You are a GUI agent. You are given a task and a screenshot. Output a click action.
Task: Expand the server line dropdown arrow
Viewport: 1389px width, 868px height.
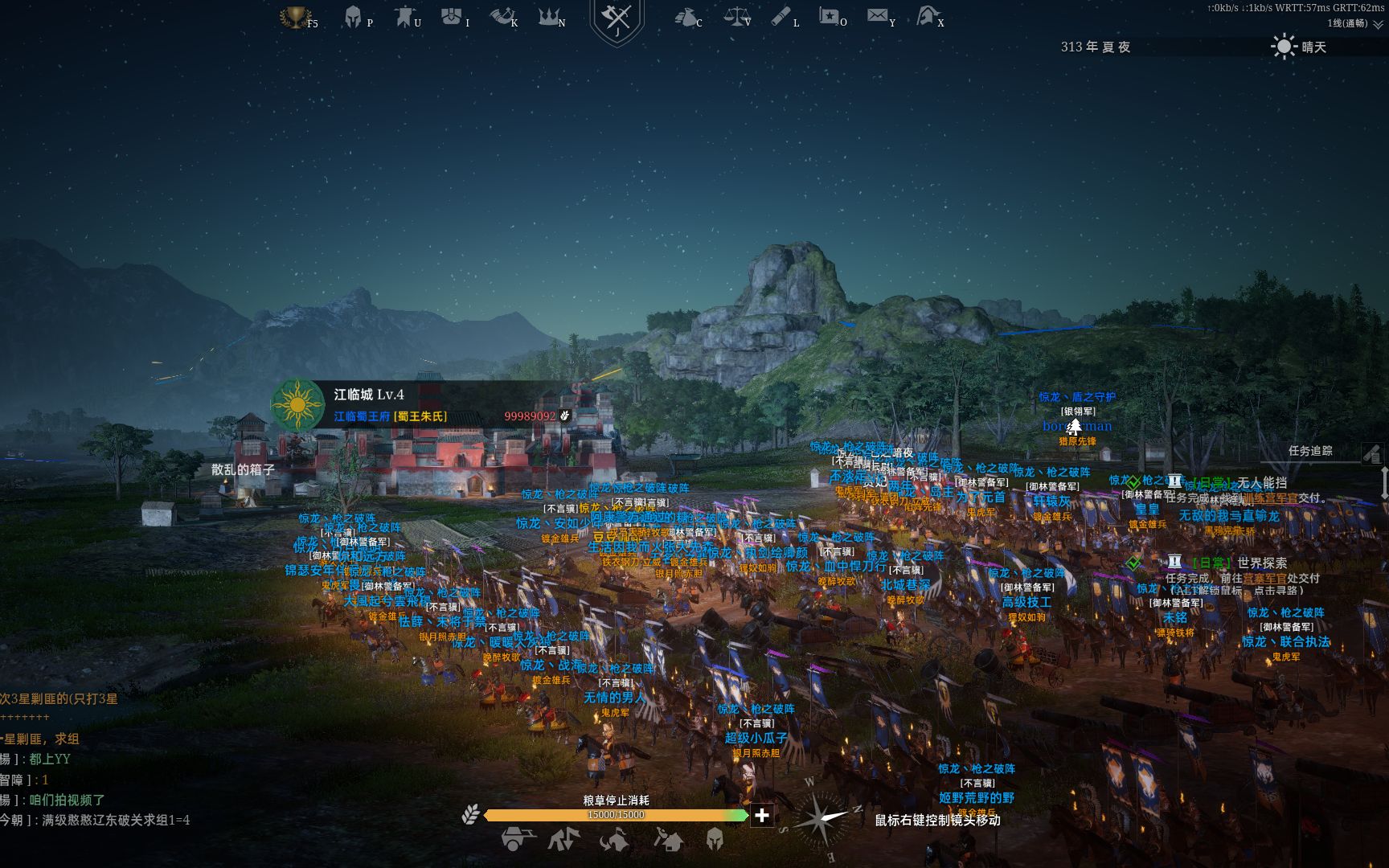1378,24
